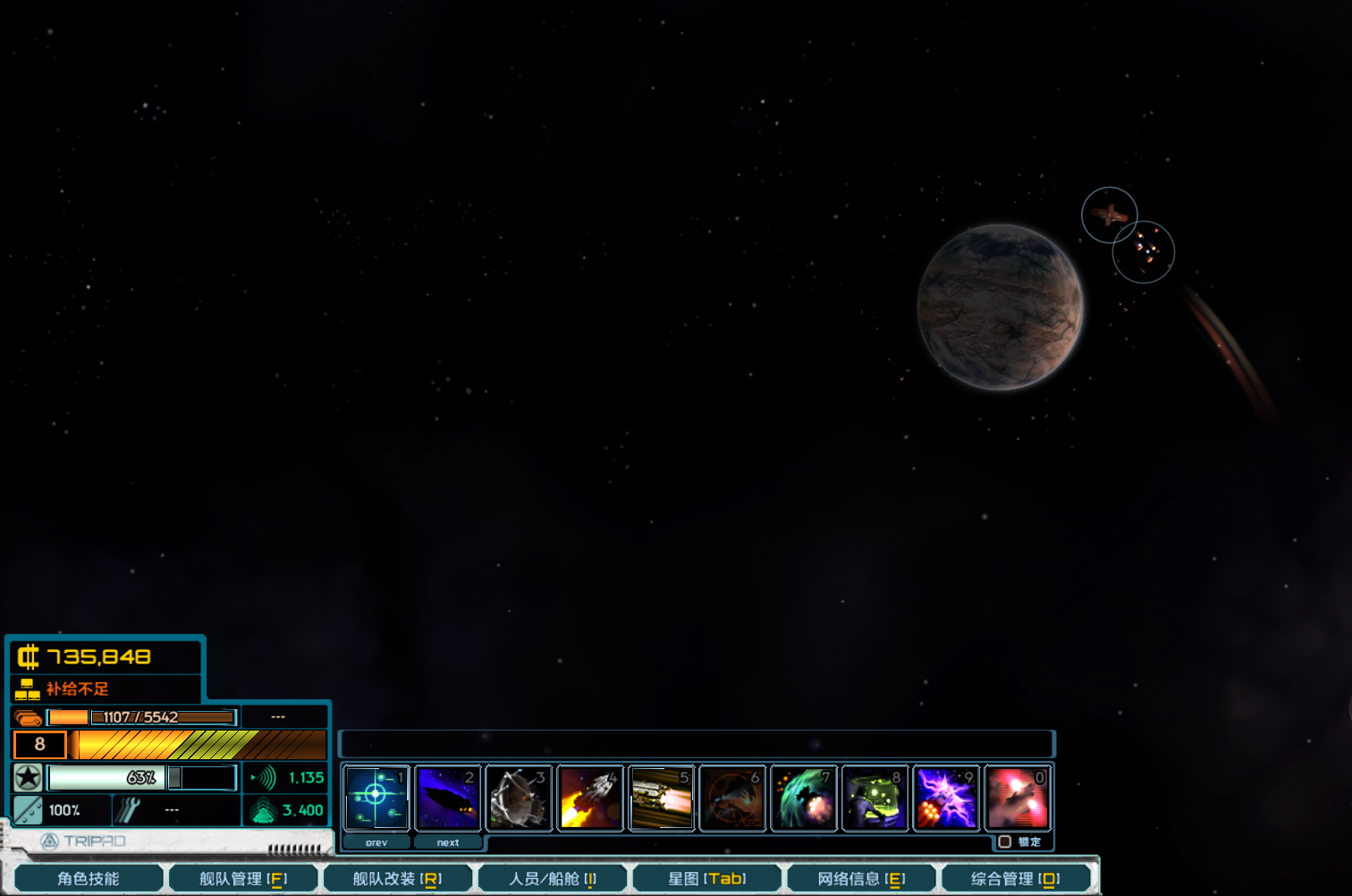Open the star map via 星图 [Tab]

click(x=707, y=878)
